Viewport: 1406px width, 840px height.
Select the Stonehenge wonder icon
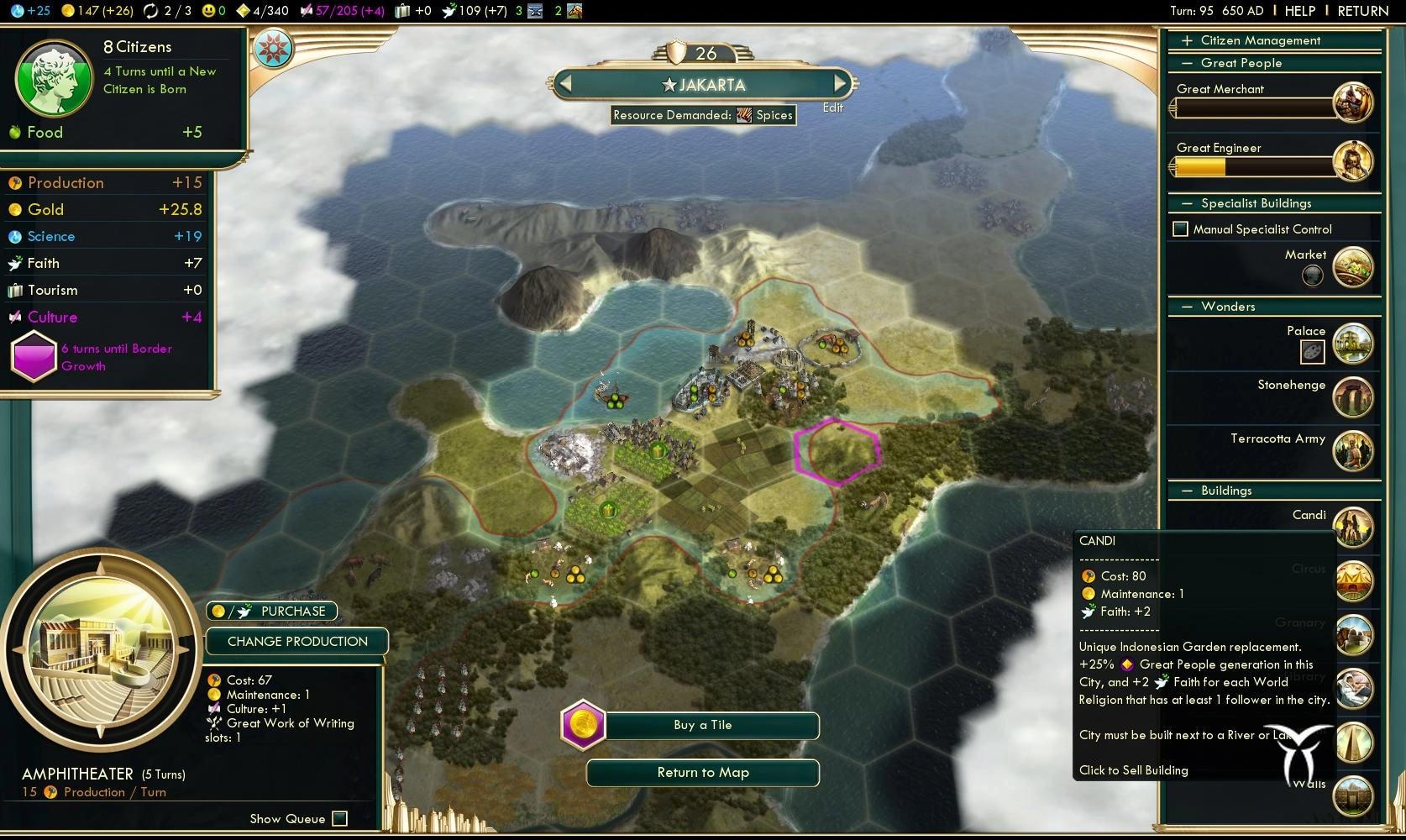1352,397
